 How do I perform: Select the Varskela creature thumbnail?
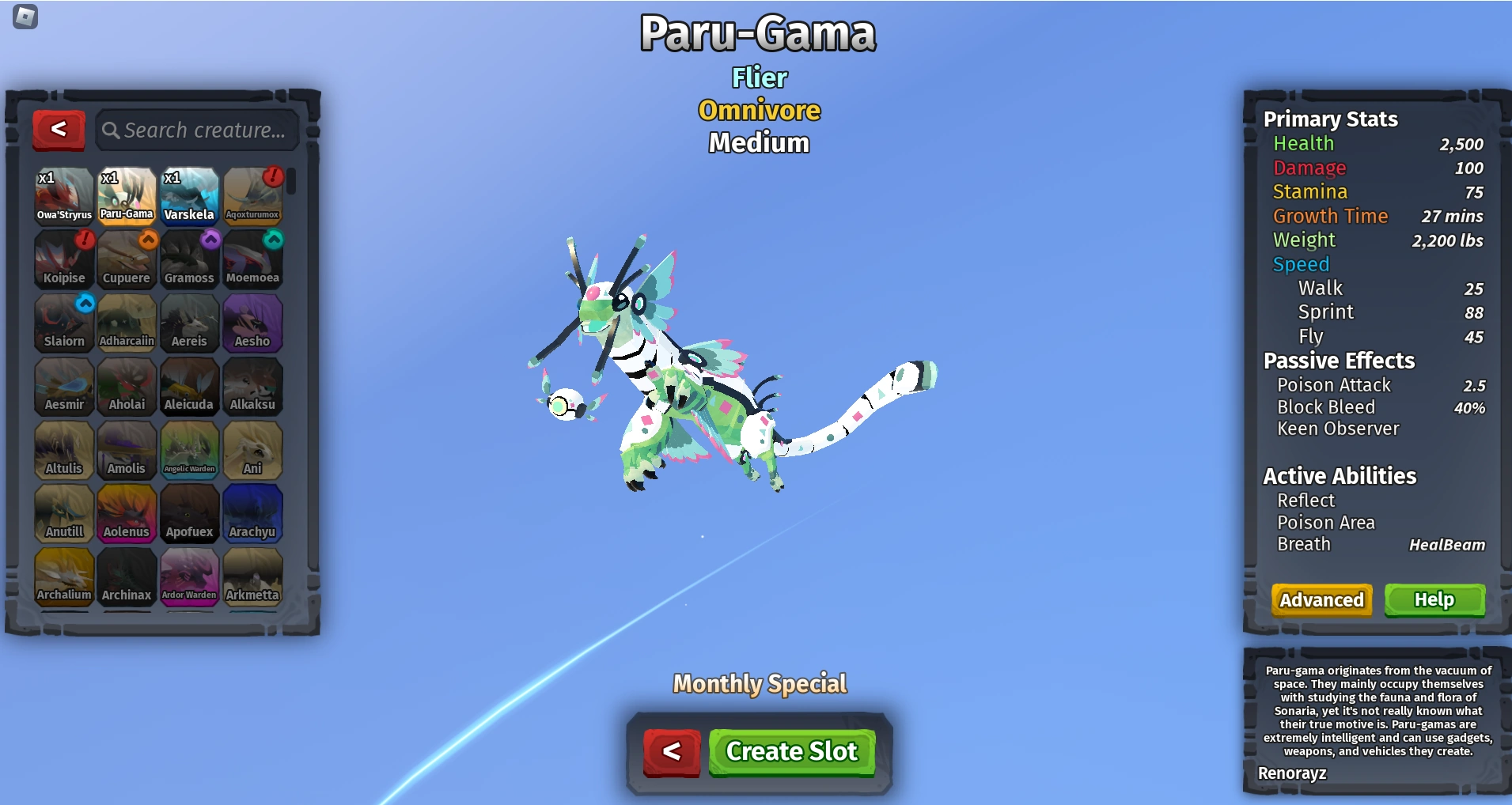[x=190, y=195]
